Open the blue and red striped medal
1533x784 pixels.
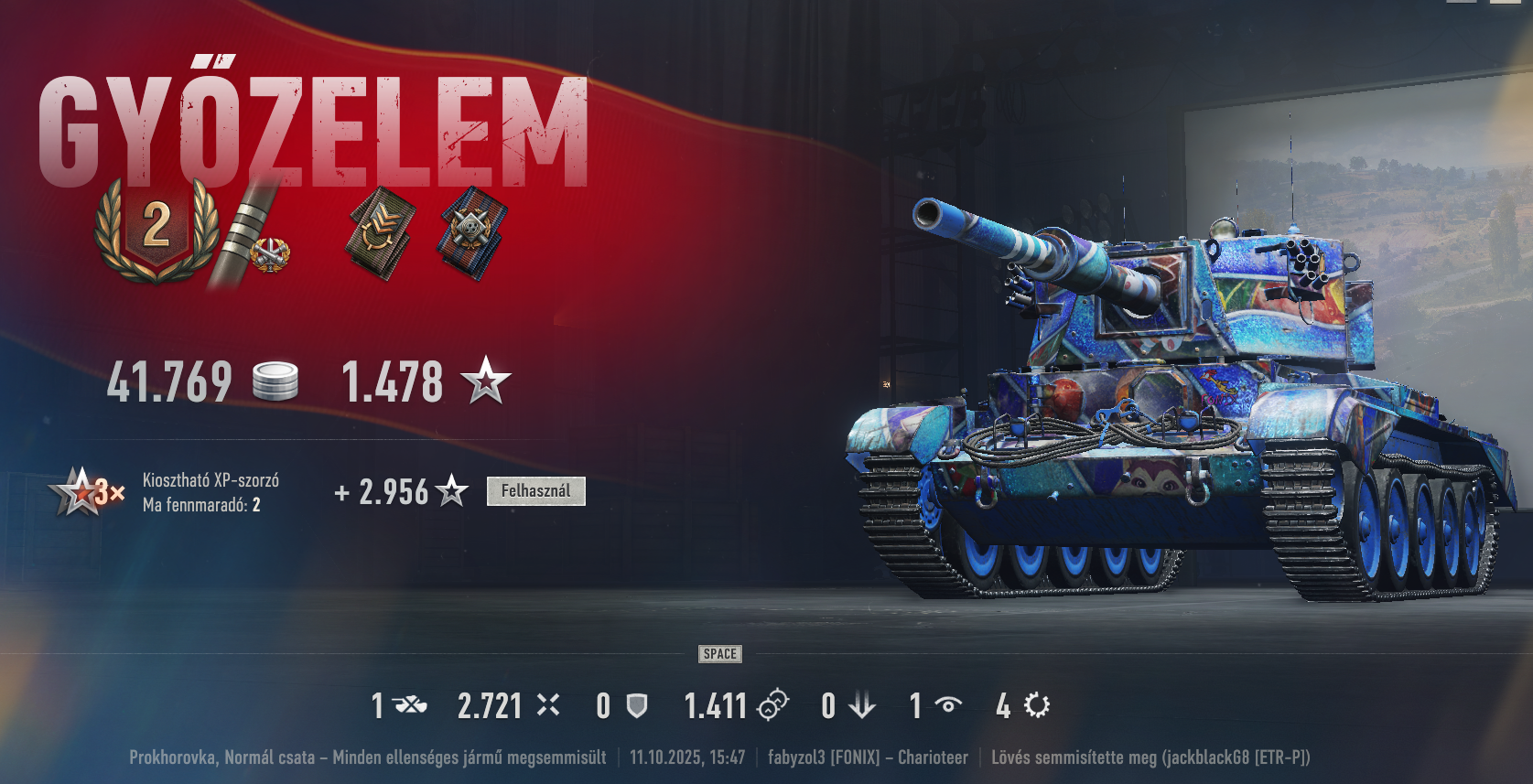[472, 231]
